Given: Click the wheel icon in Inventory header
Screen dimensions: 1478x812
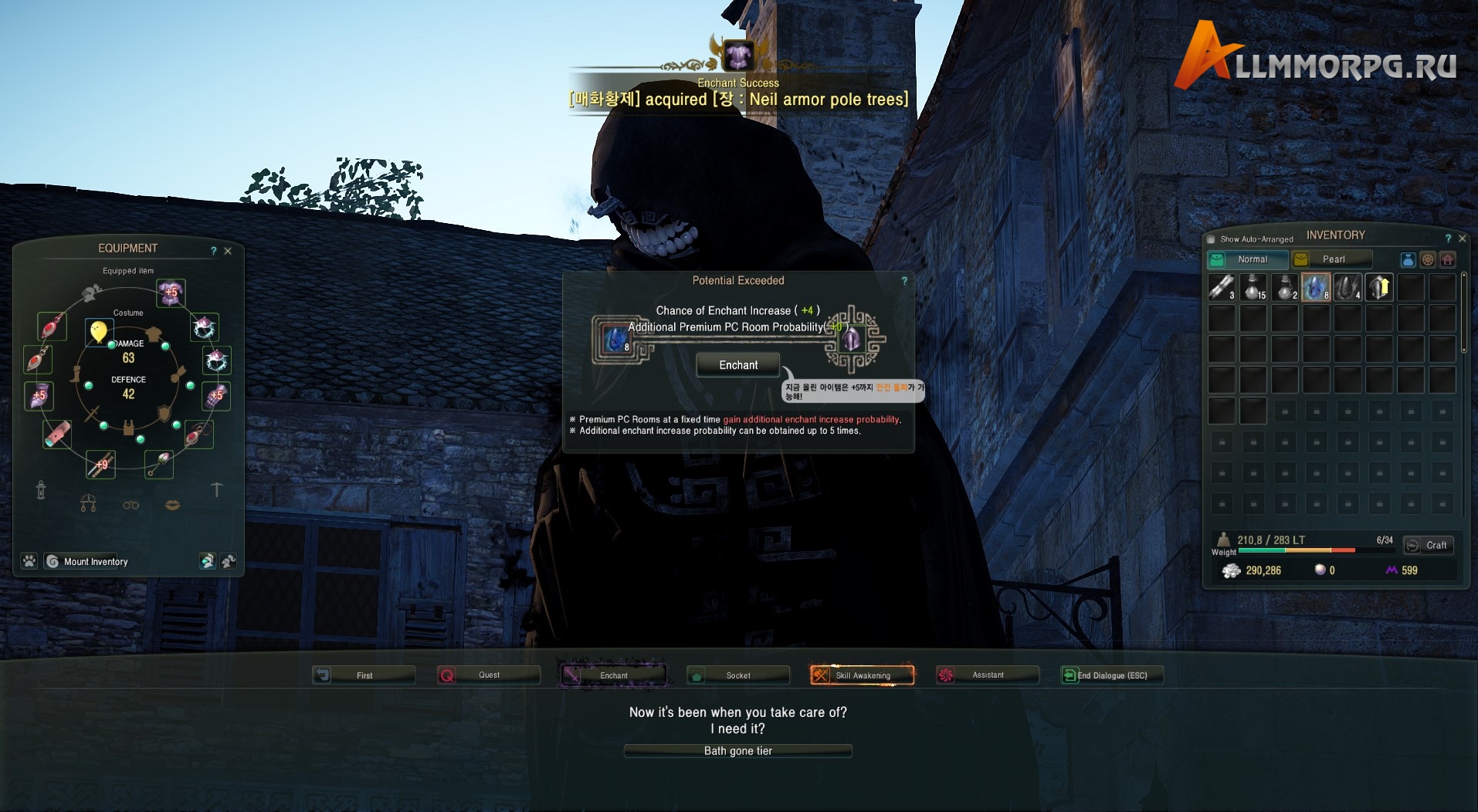Looking at the screenshot, I should [1428, 259].
